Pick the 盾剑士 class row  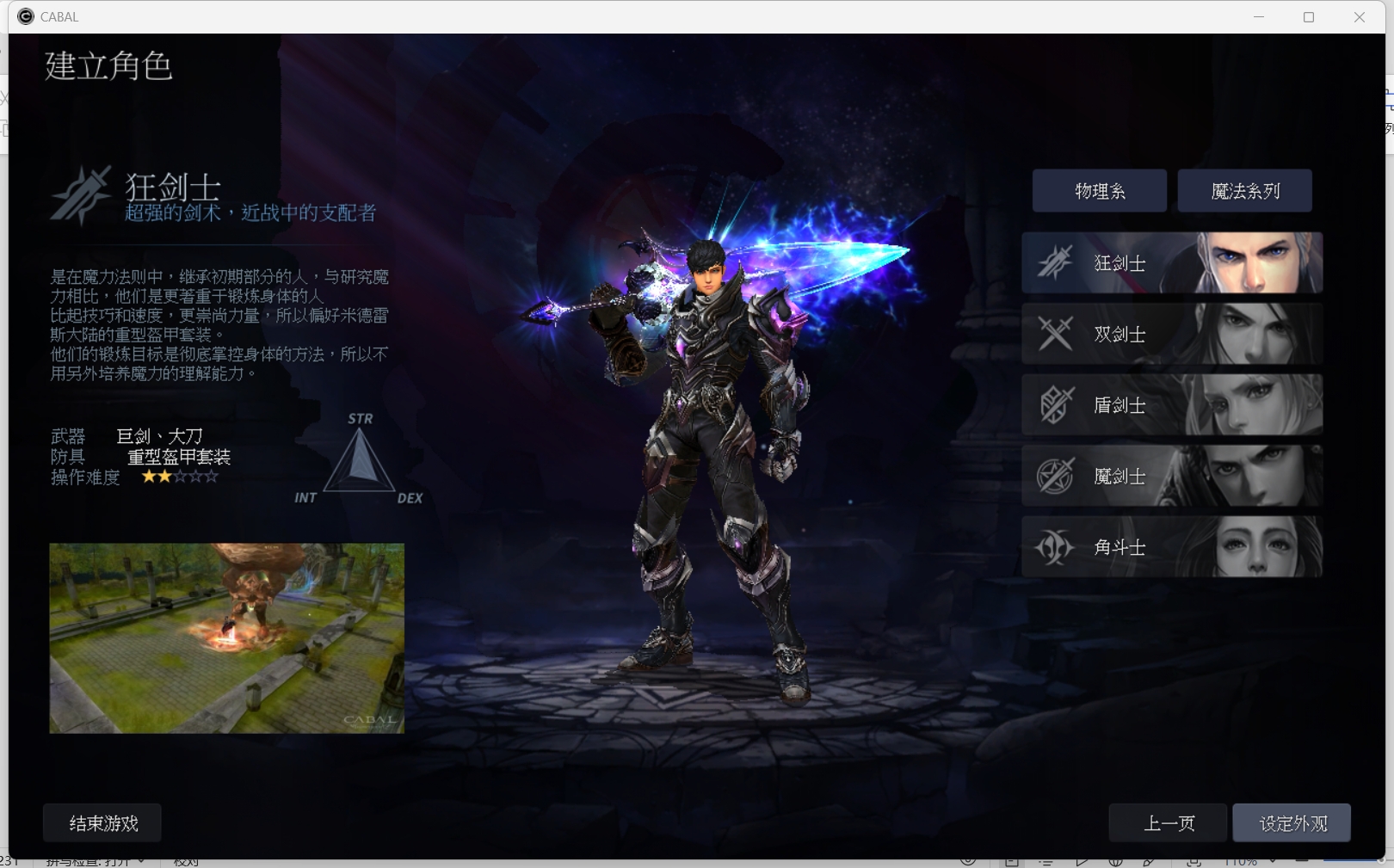coord(1171,405)
